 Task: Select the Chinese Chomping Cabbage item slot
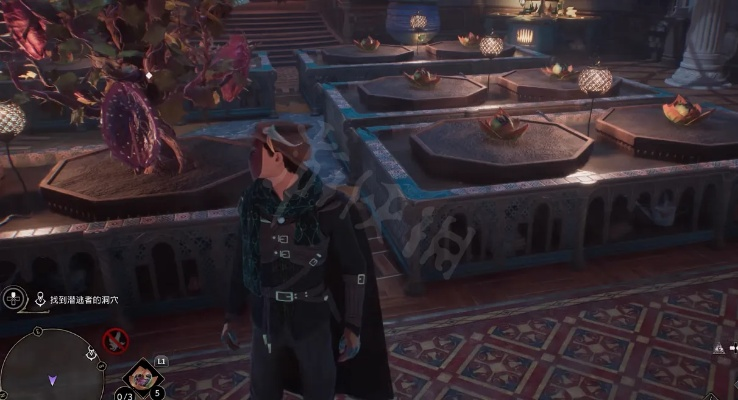pyautogui.click(x=141, y=378)
